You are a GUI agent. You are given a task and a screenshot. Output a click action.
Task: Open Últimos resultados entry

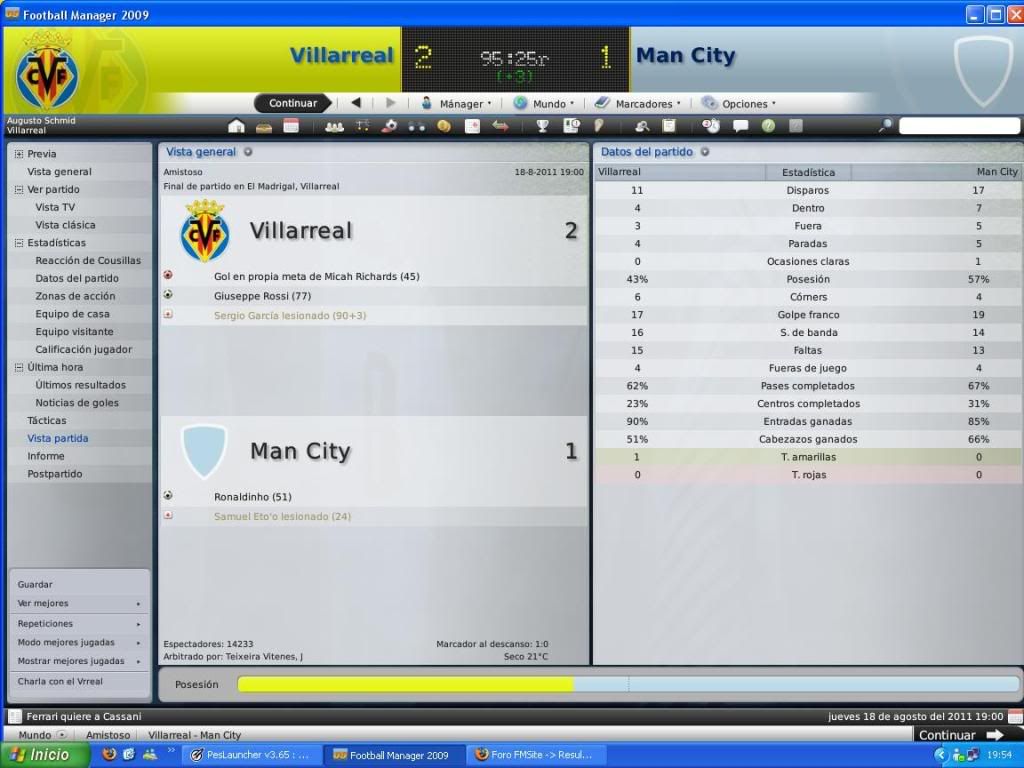pos(80,385)
